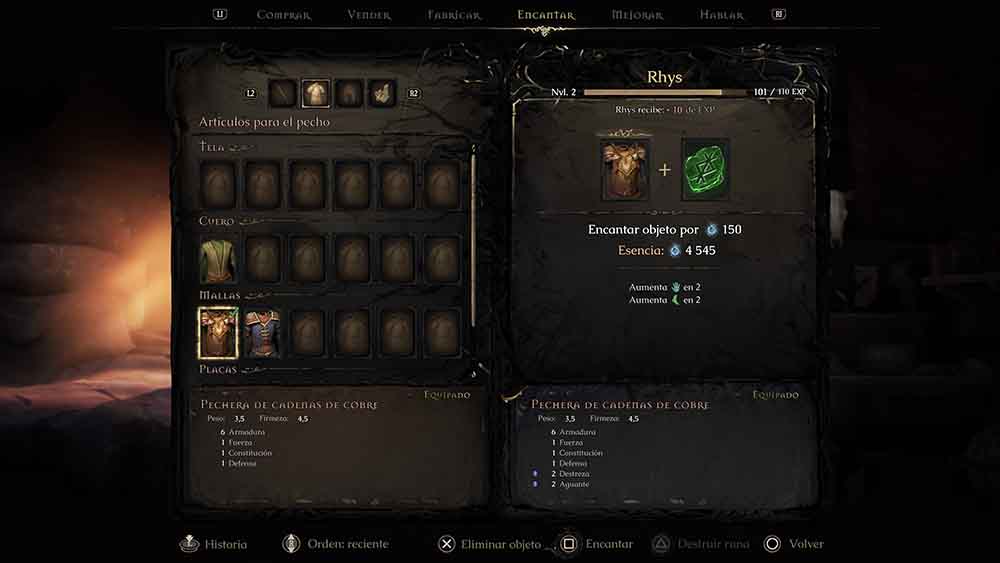Pick the blue chainmail armor slot
This screenshot has width=1000, height=563.
pyautogui.click(x=262, y=333)
